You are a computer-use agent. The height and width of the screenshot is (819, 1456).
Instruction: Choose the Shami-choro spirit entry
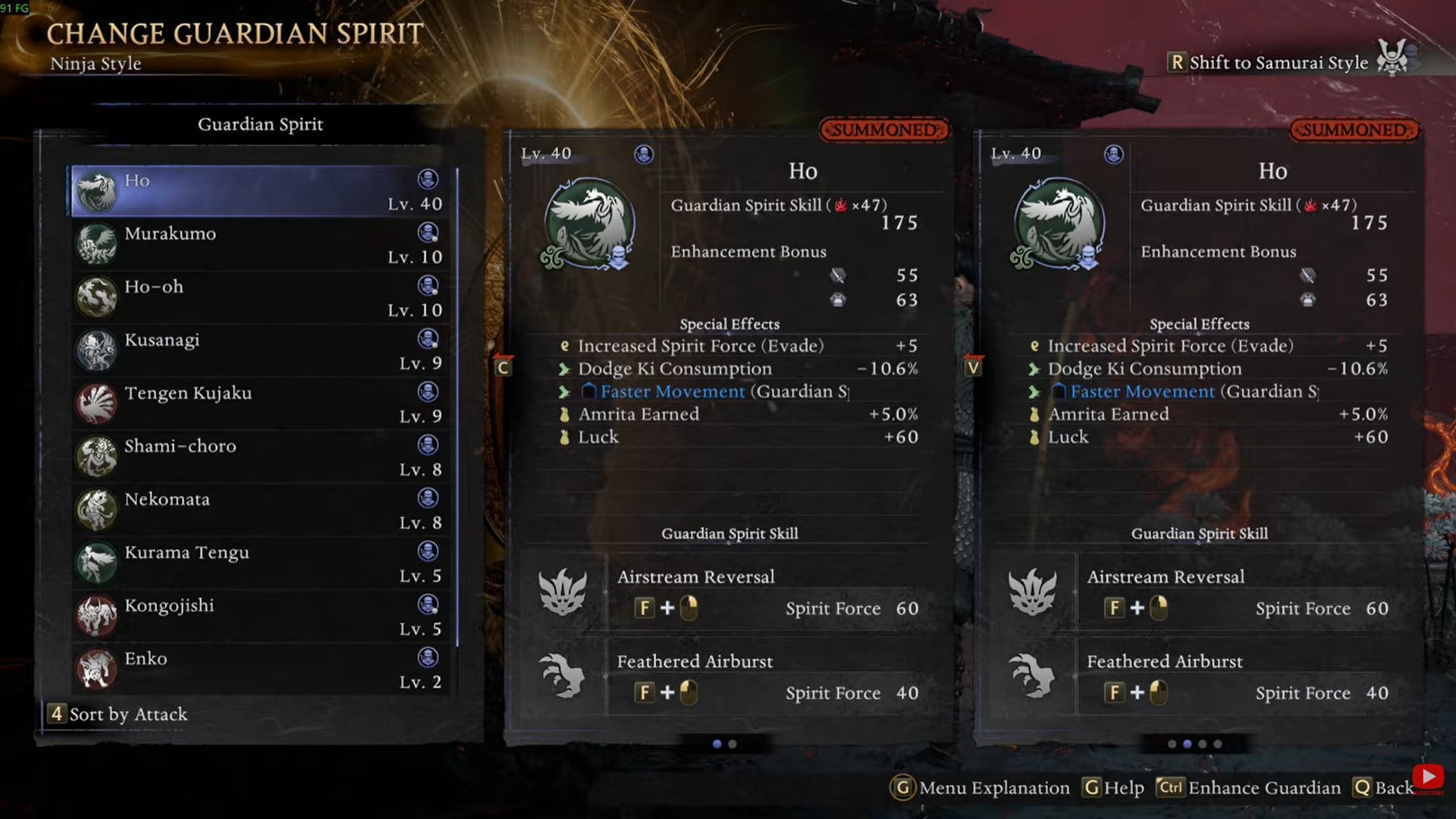(x=262, y=457)
